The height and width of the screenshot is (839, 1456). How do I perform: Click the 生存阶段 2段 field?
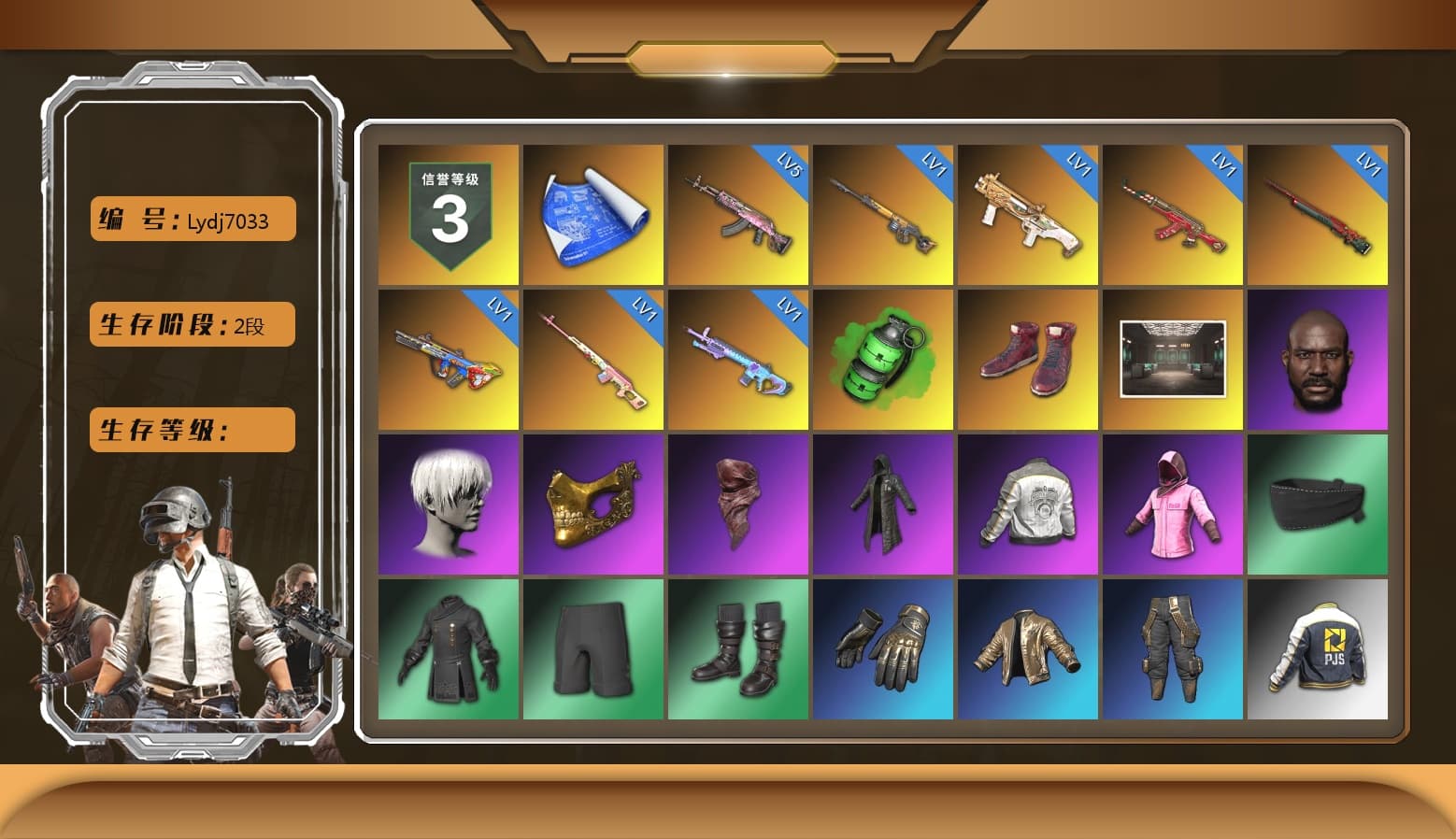(x=191, y=324)
